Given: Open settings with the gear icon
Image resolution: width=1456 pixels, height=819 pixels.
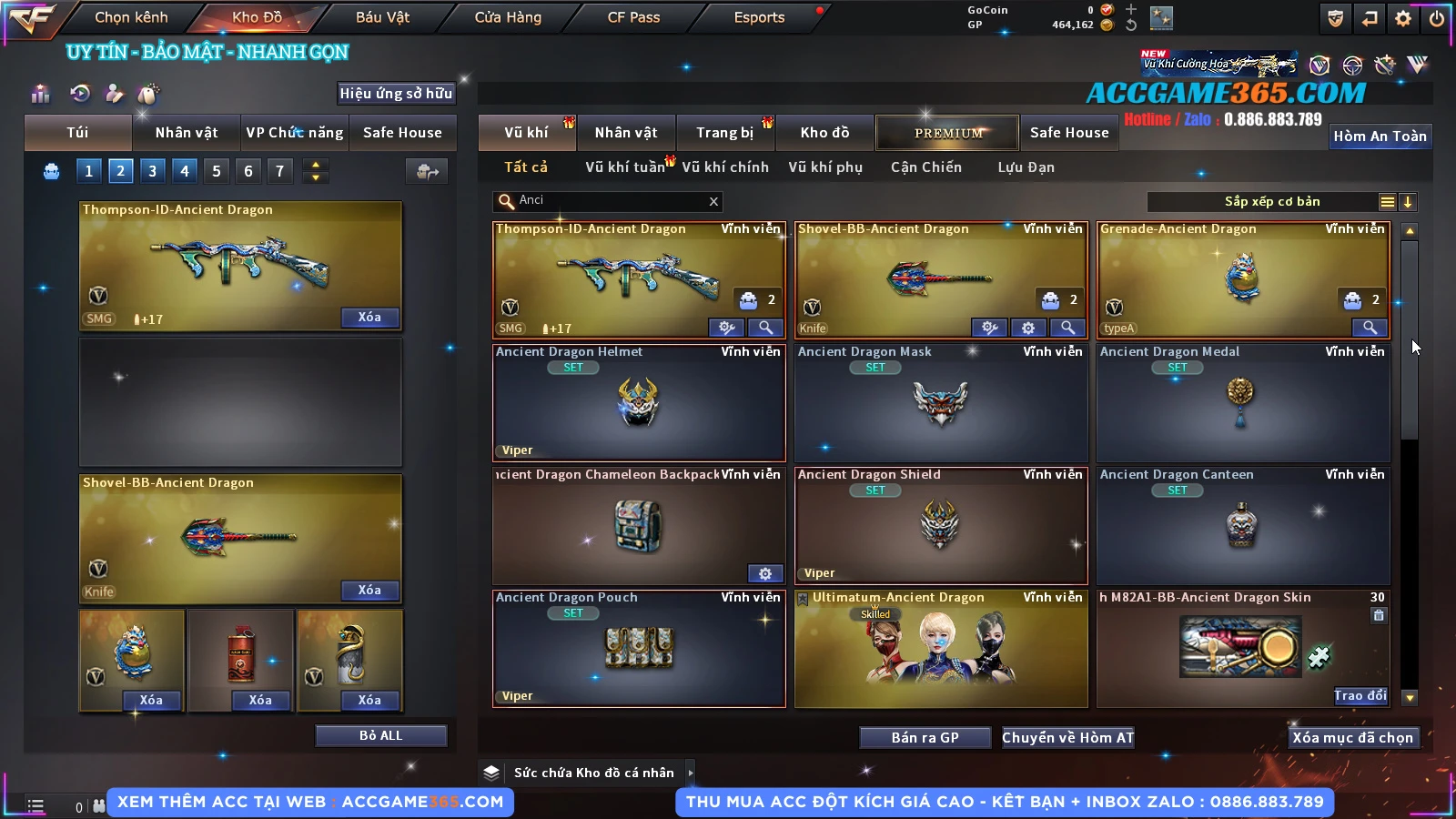Looking at the screenshot, I should tap(1403, 18).
